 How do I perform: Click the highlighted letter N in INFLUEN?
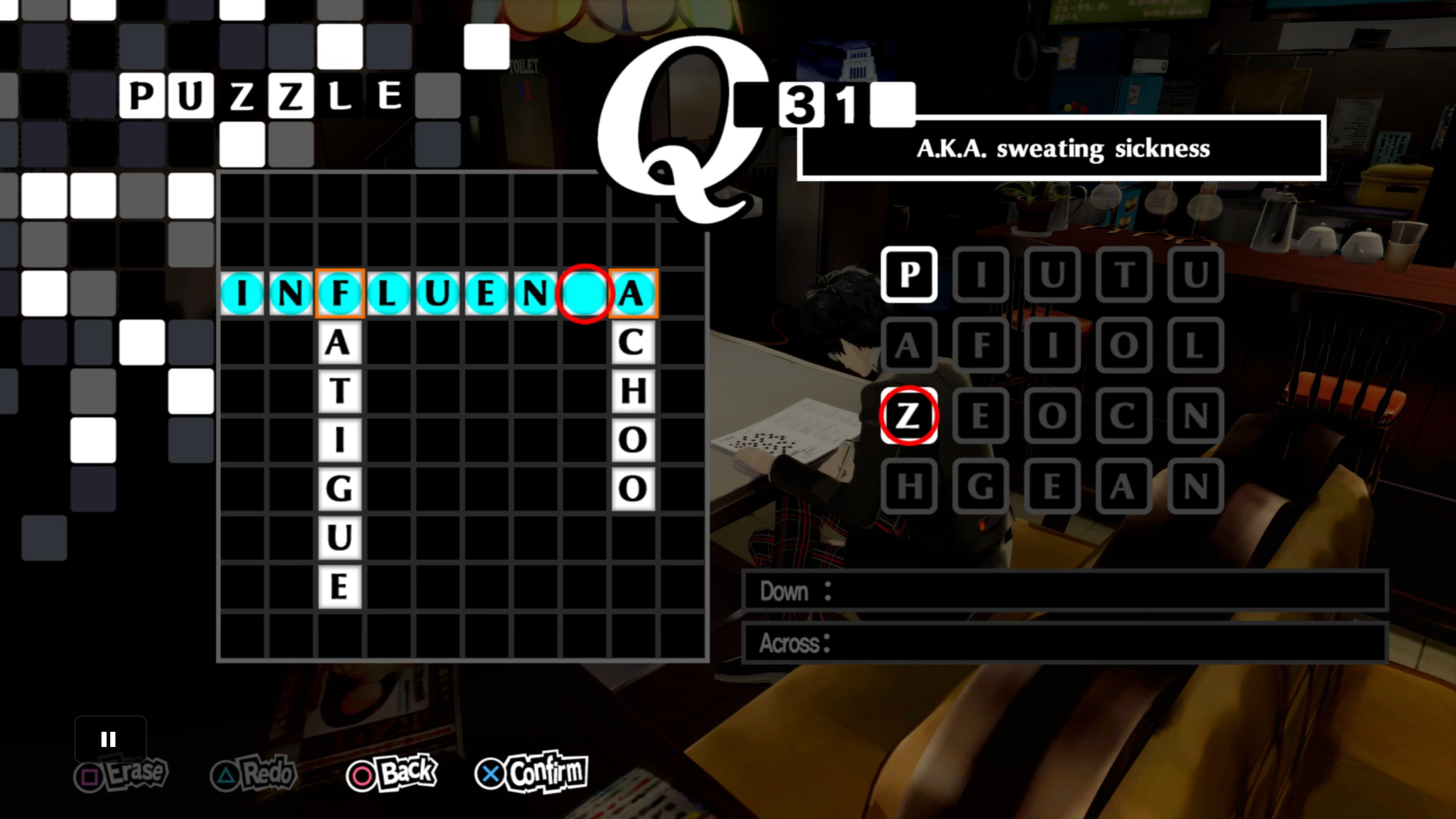coord(531,293)
